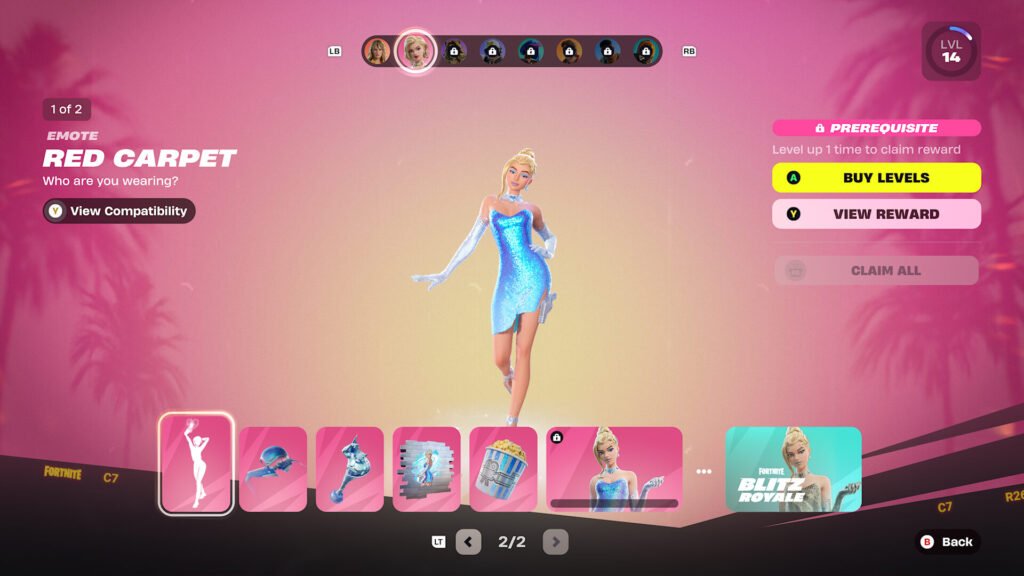The width and height of the screenshot is (1024, 576).
Task: Click the next rewards page arrow
Action: coord(555,542)
